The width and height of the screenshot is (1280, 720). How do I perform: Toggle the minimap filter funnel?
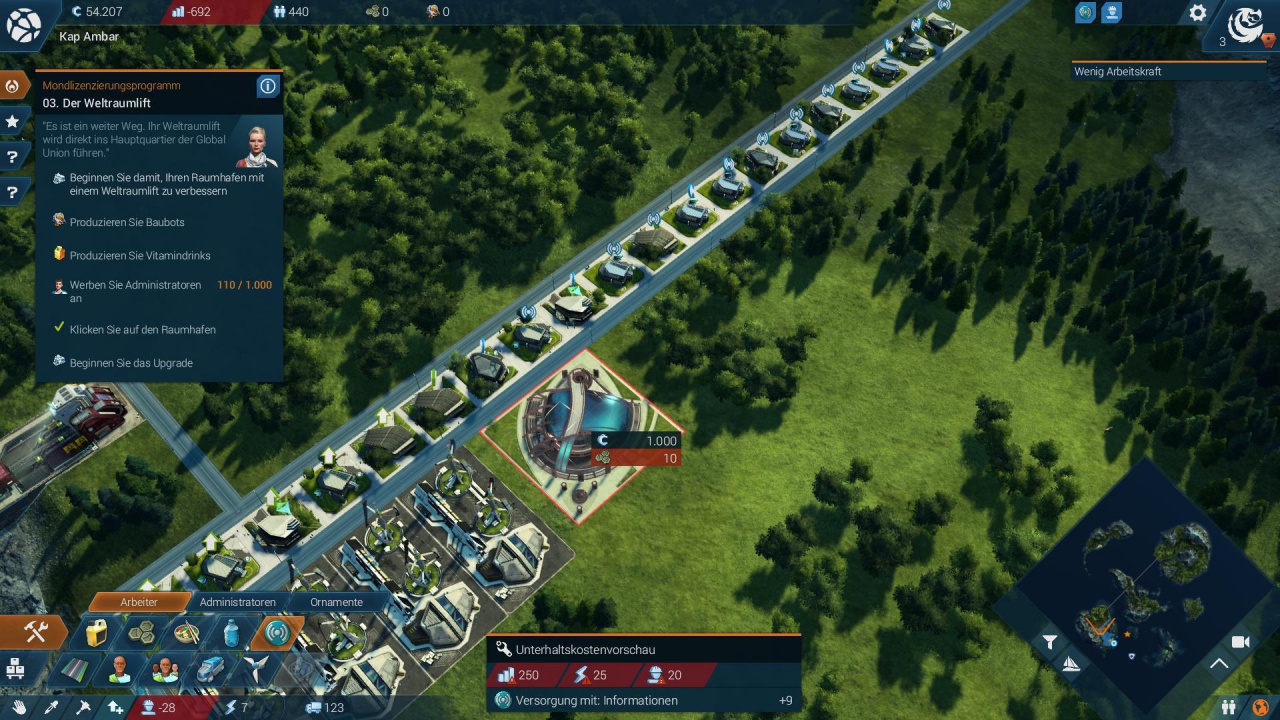[x=1049, y=643]
